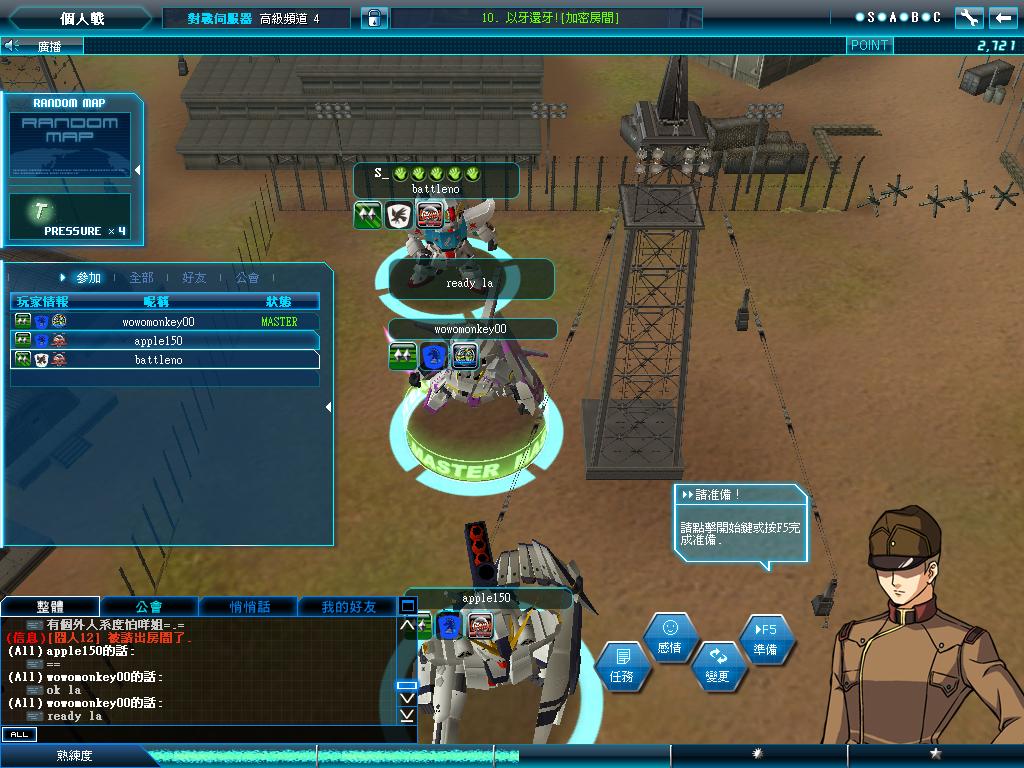
Task: Switch to the 悄悄話 whisper tab
Action: pos(249,606)
